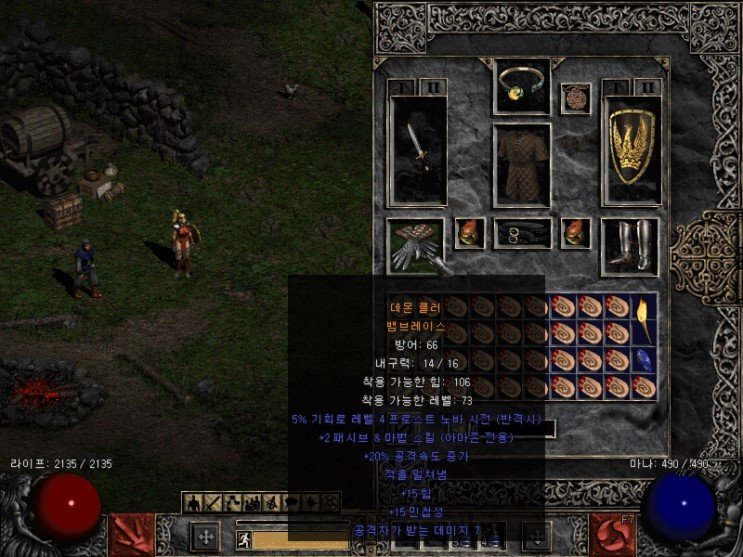Pick up the blue gem in inventory
Viewport: 743px width, 557px height.
645,359
